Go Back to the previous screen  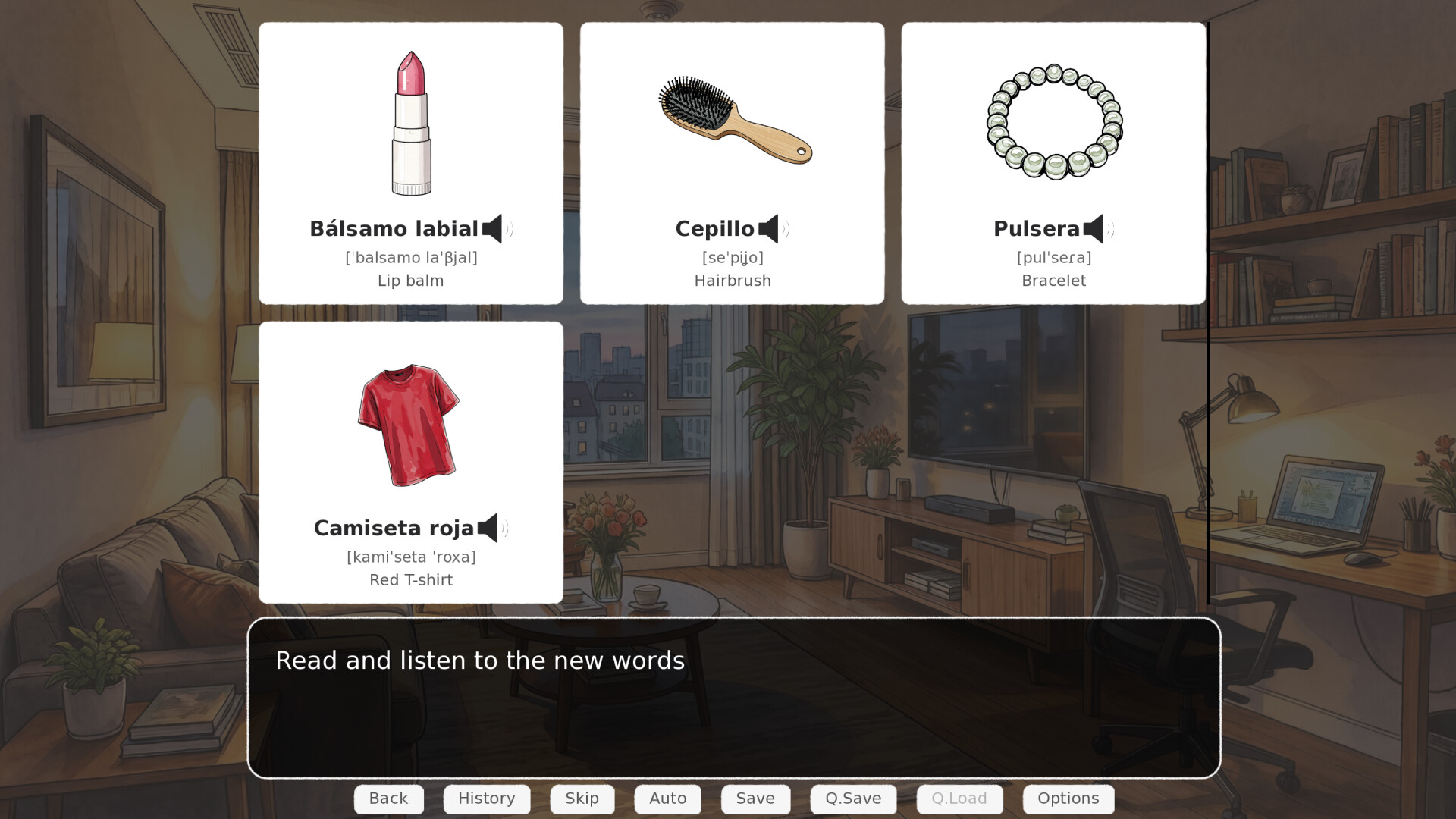pyautogui.click(x=388, y=799)
